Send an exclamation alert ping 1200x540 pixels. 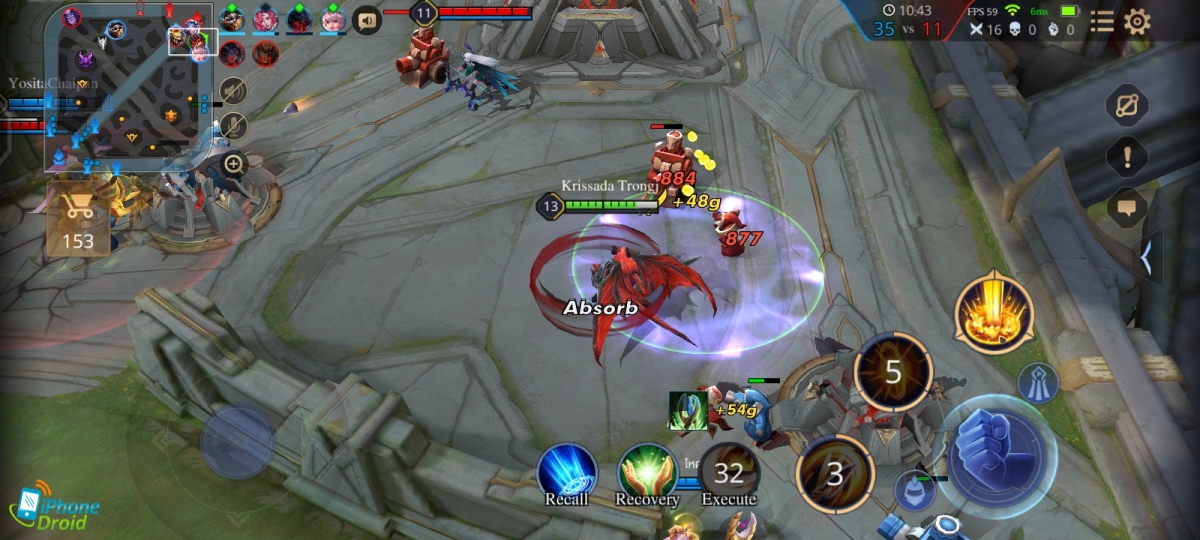[x=1127, y=156]
